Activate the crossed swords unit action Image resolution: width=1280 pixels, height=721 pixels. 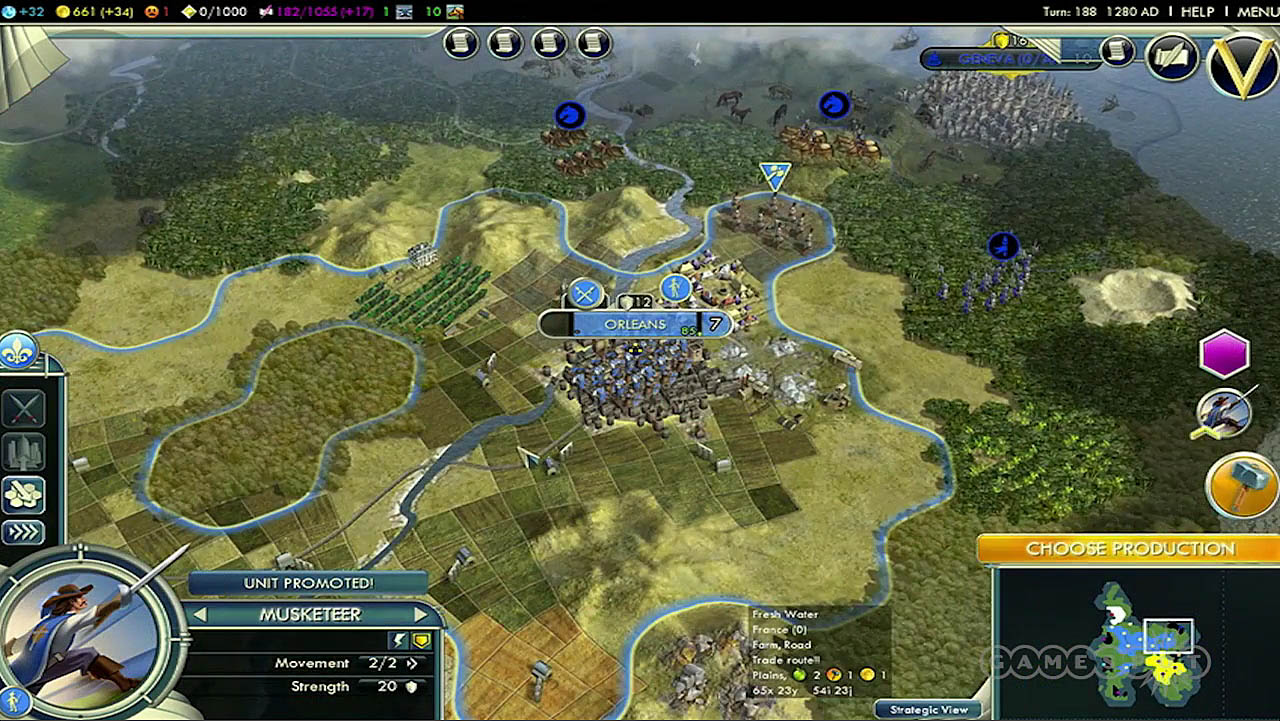(x=23, y=409)
